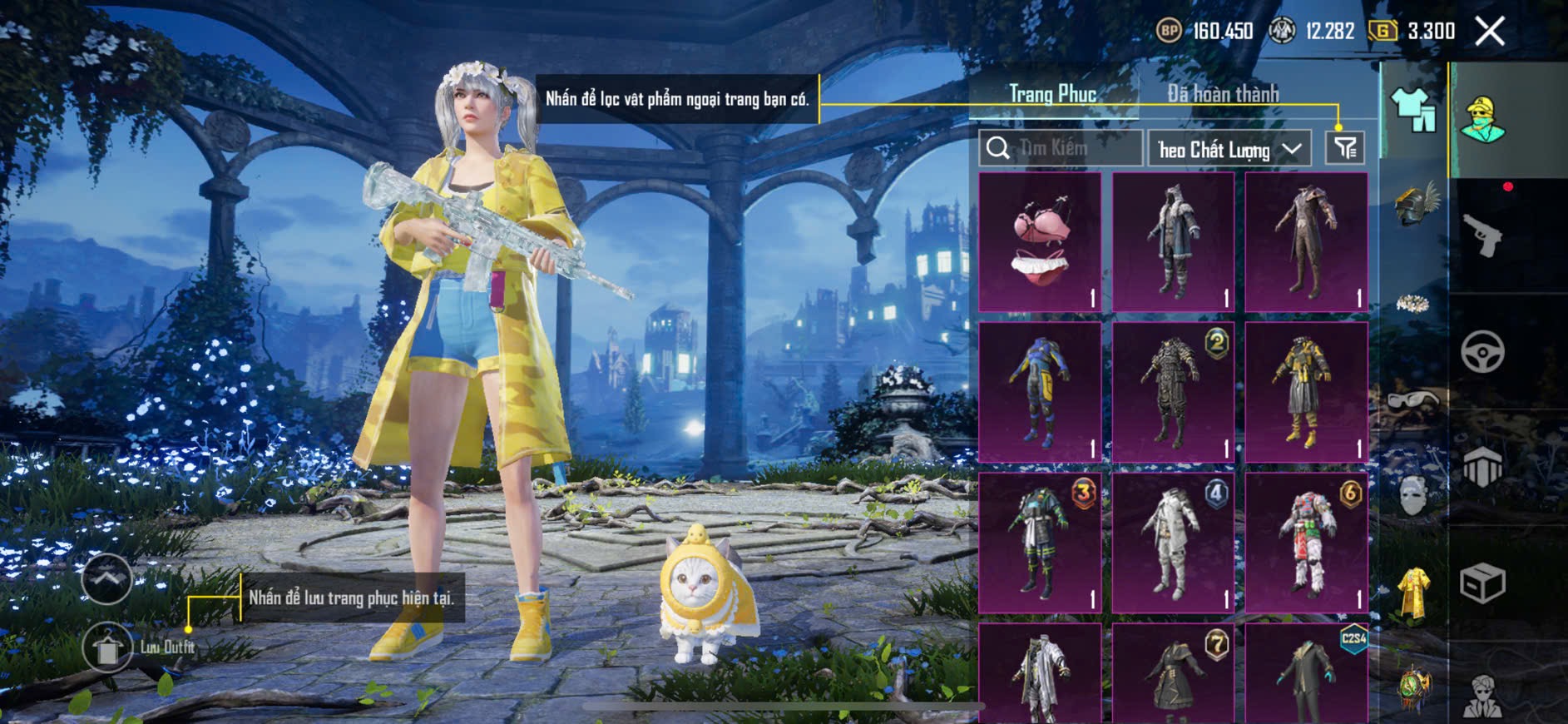Select the winged helmet category
The image size is (1568, 724).
click(1413, 204)
